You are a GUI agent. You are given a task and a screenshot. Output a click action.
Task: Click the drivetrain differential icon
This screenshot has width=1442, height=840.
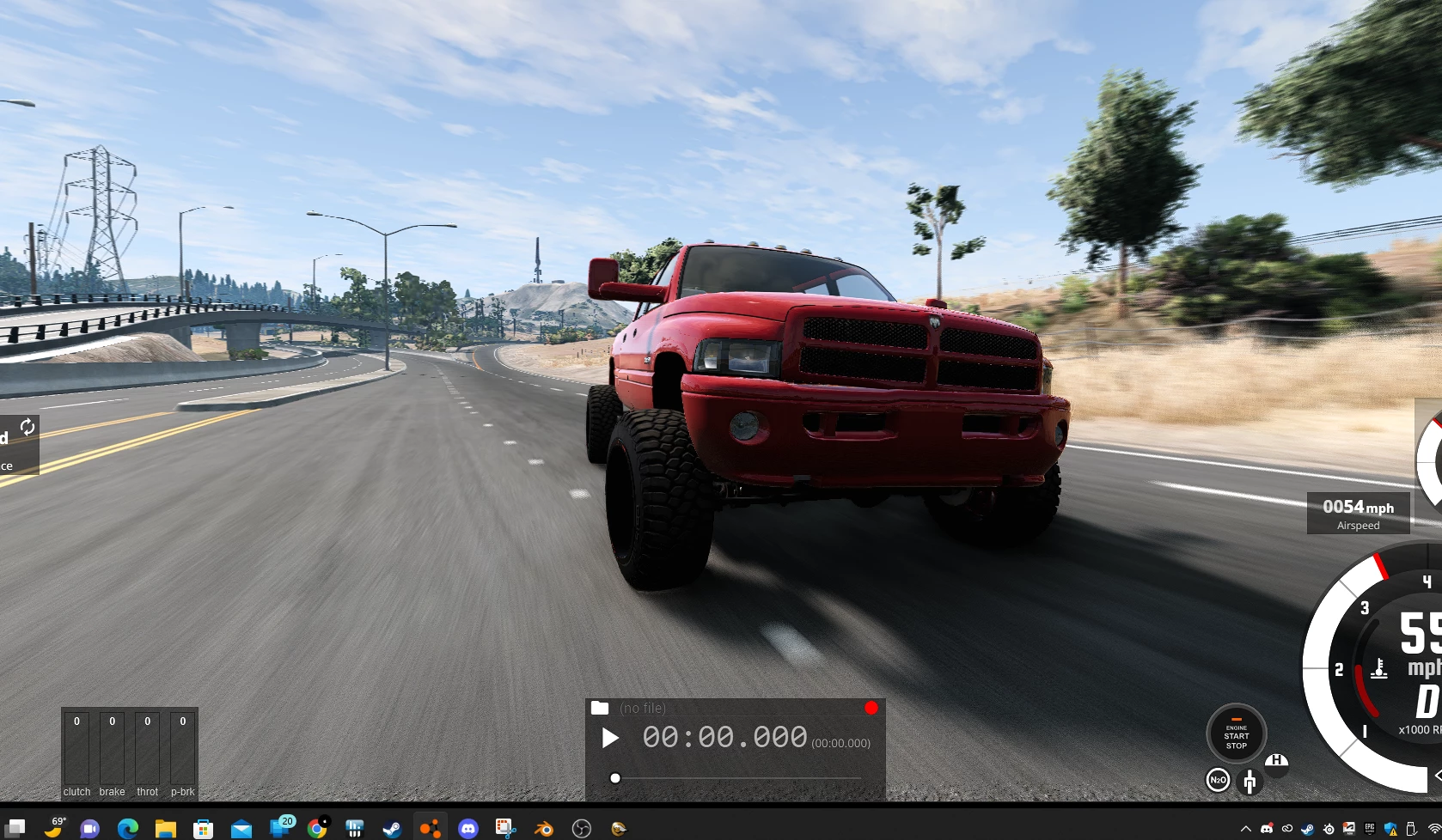pyautogui.click(x=1250, y=781)
